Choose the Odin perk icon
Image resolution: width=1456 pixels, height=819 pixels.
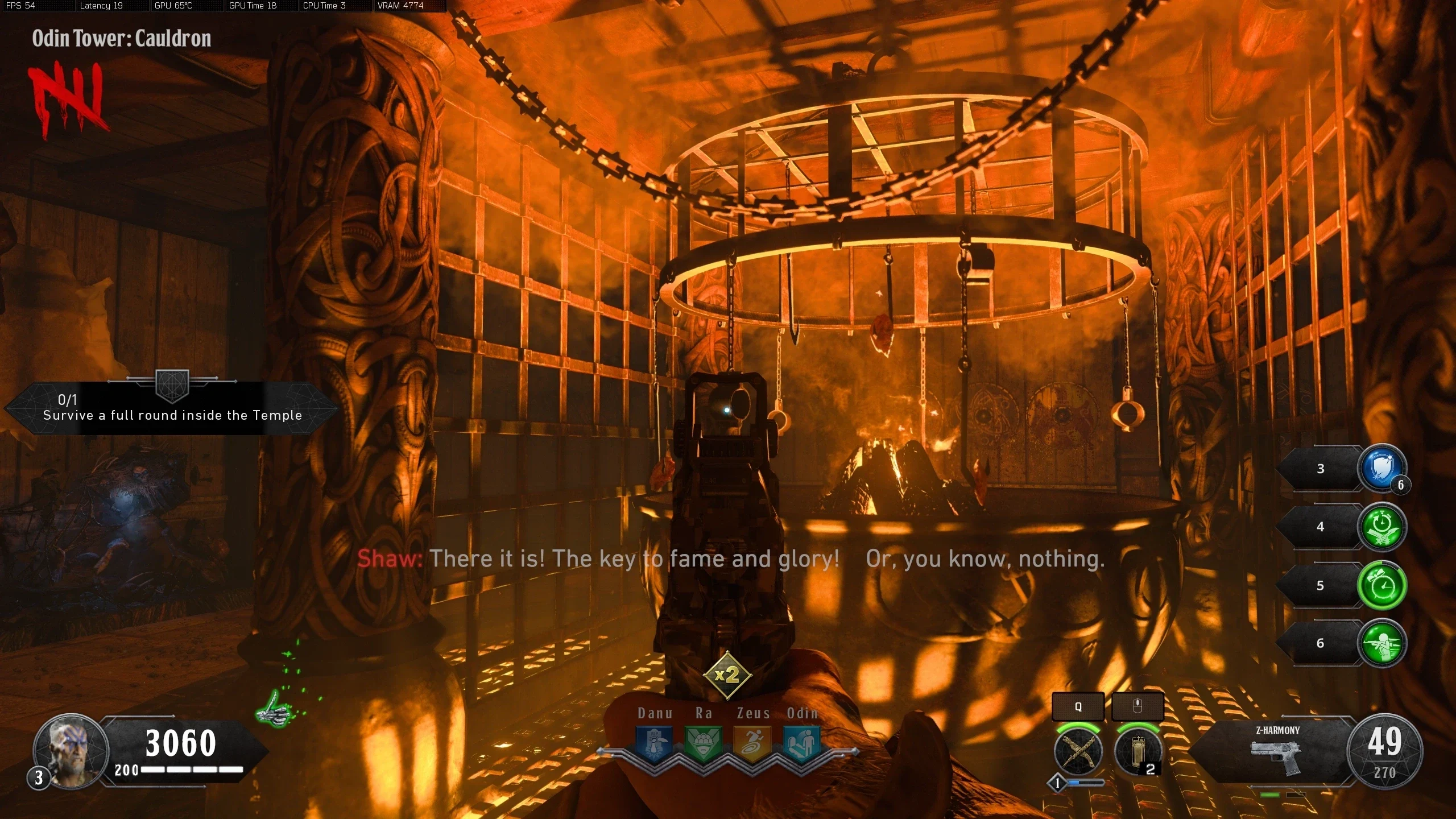coord(802,742)
